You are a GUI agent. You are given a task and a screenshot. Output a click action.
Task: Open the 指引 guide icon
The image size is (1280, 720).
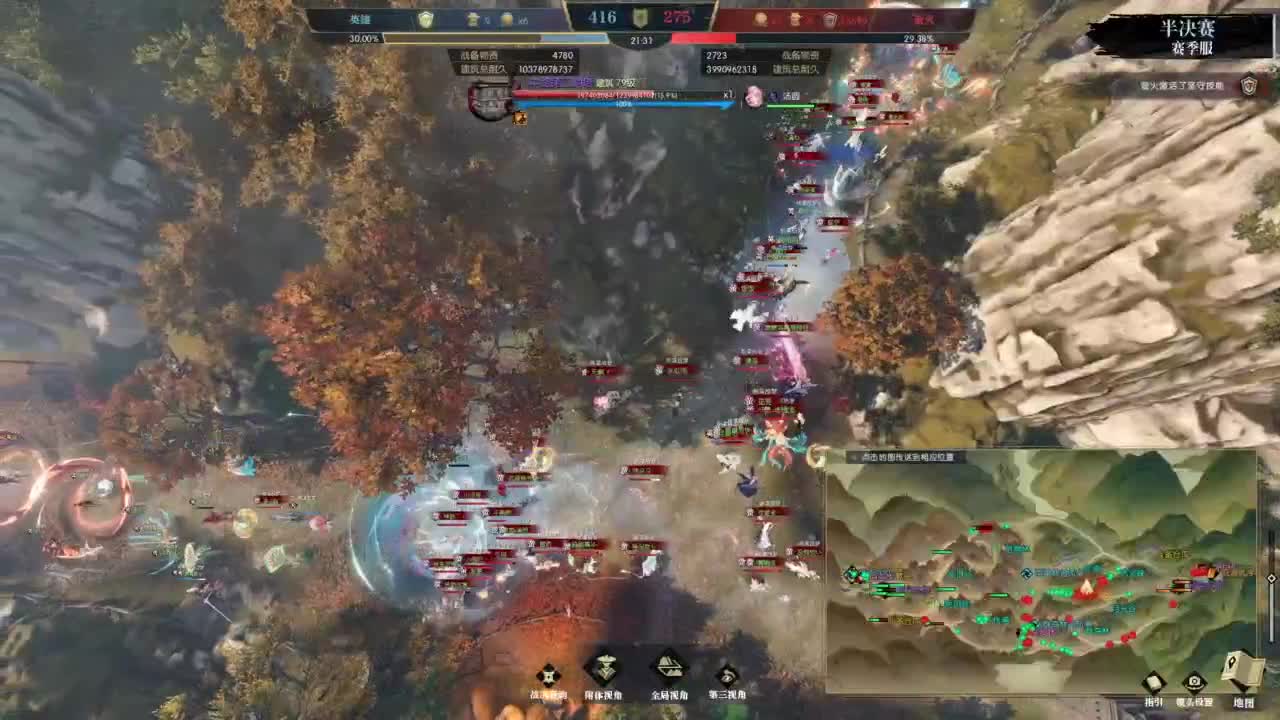(x=1152, y=682)
